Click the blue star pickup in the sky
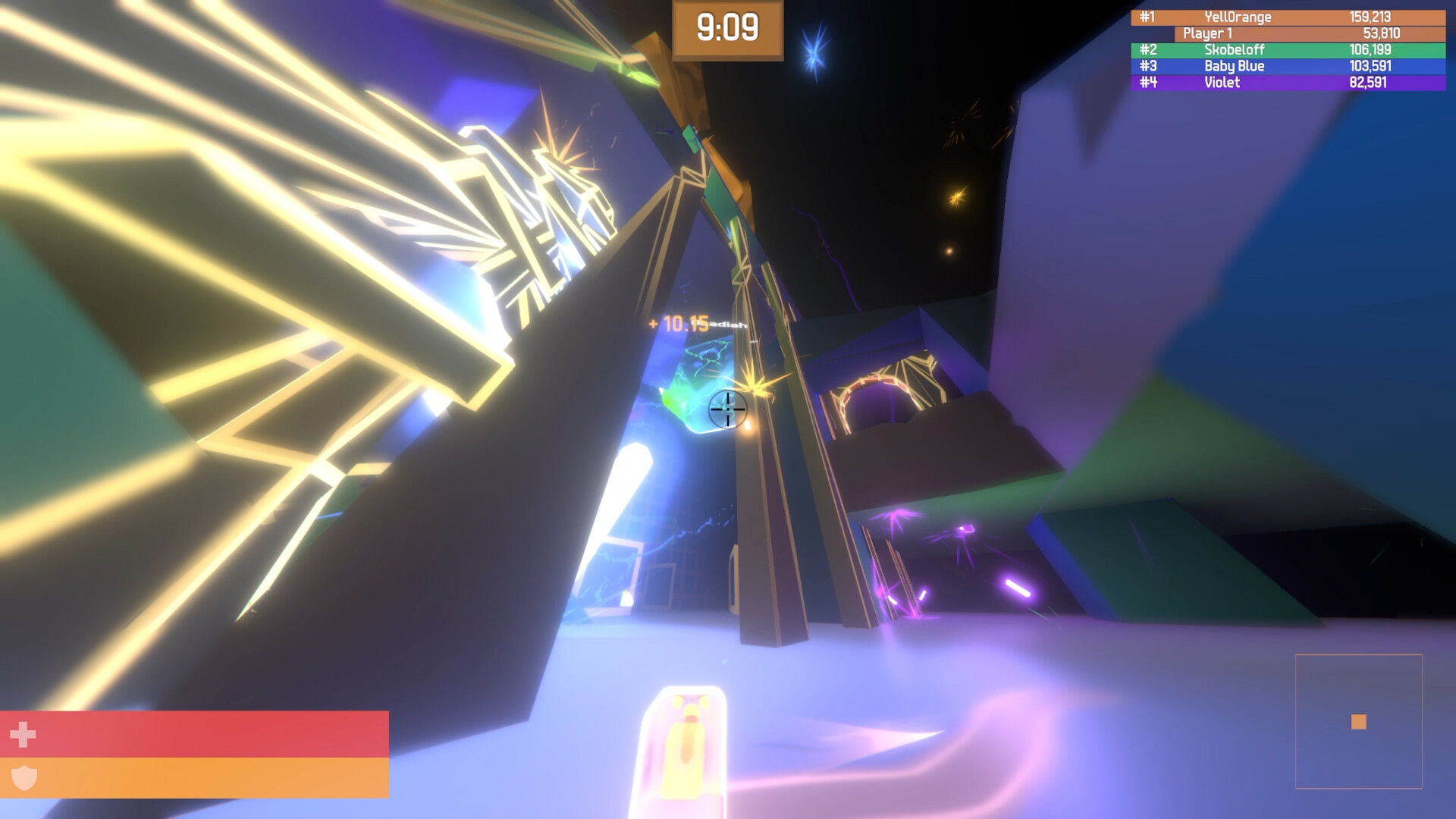1456x819 pixels. pyautogui.click(x=814, y=52)
